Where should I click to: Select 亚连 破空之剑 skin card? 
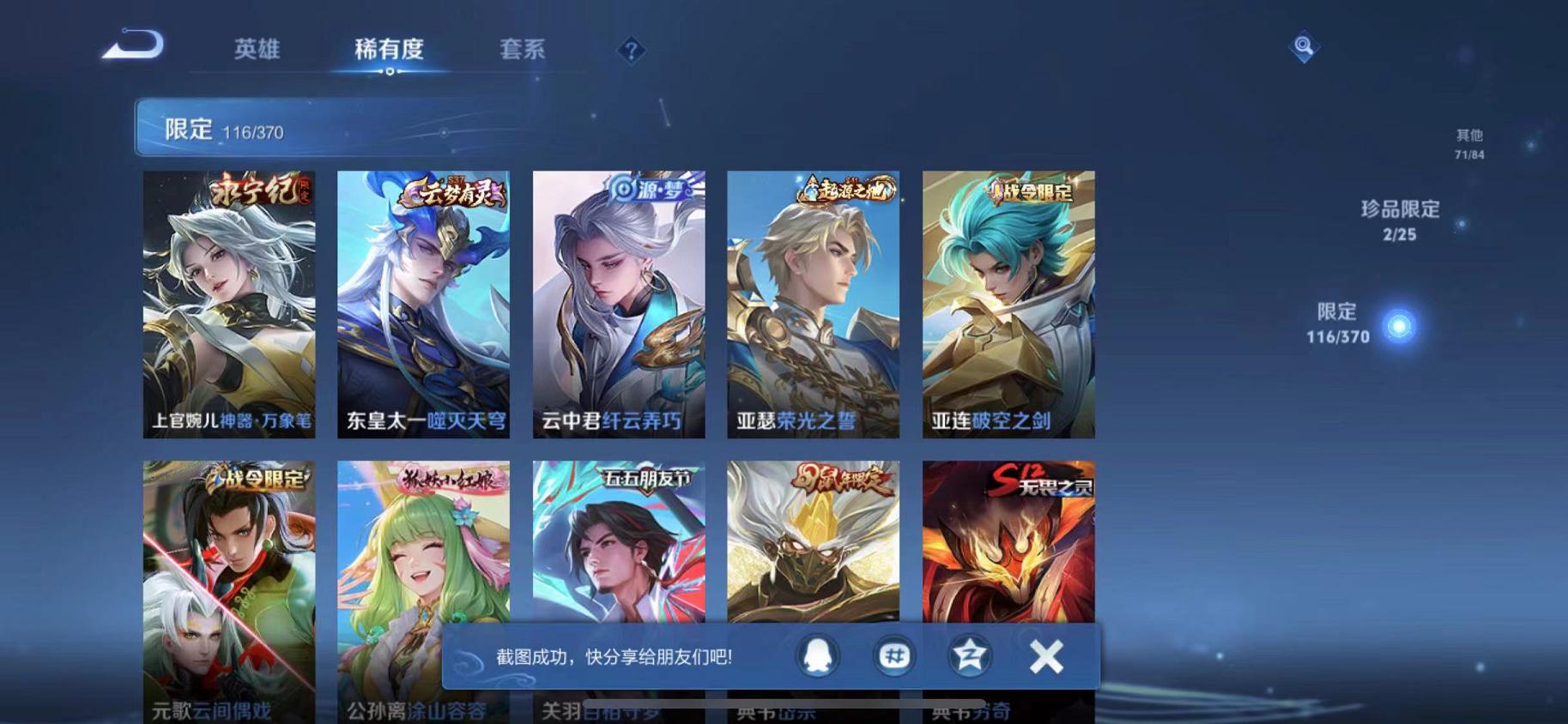(x=1007, y=300)
